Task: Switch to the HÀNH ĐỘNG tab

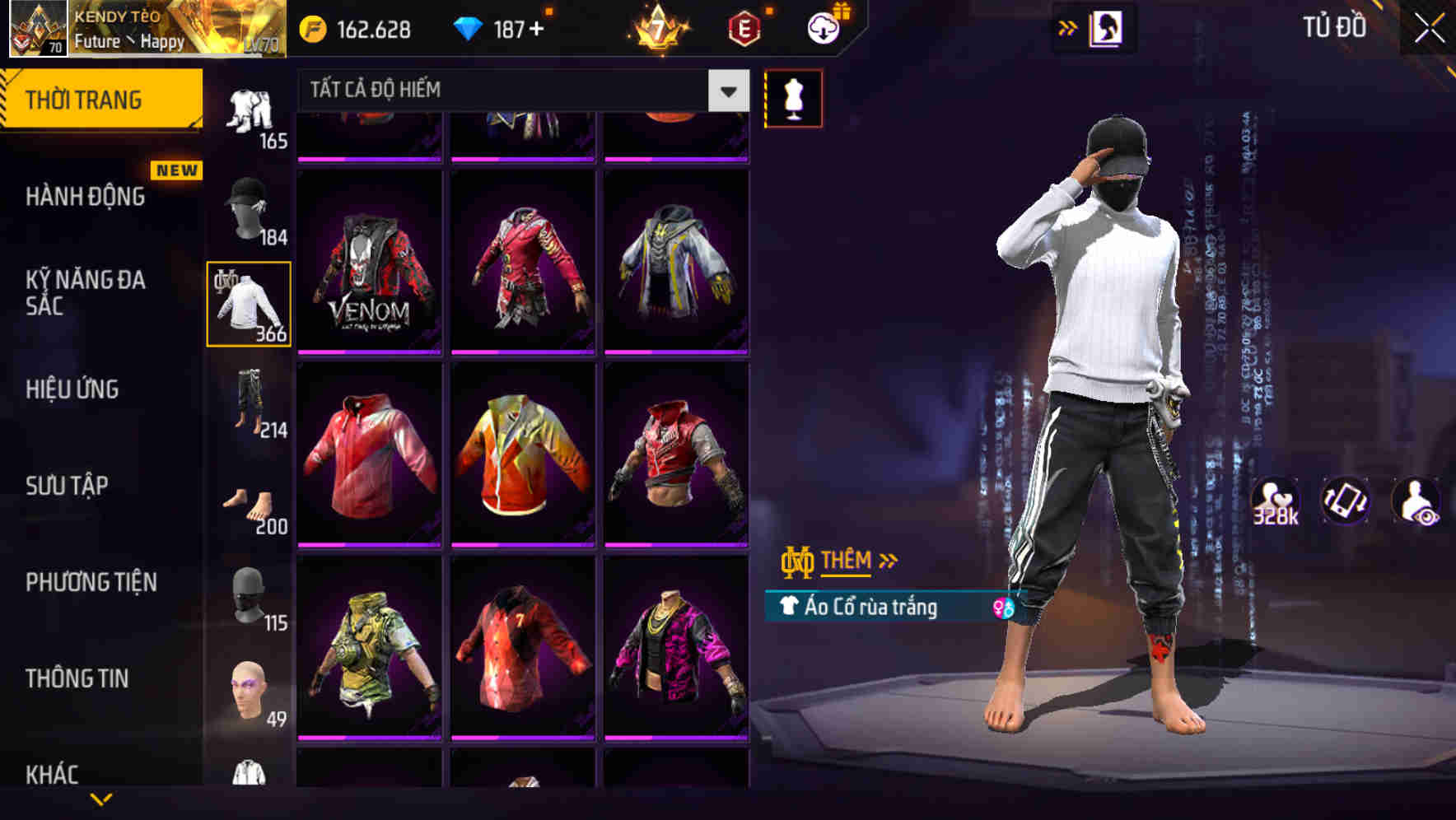Action: pyautogui.click(x=86, y=197)
